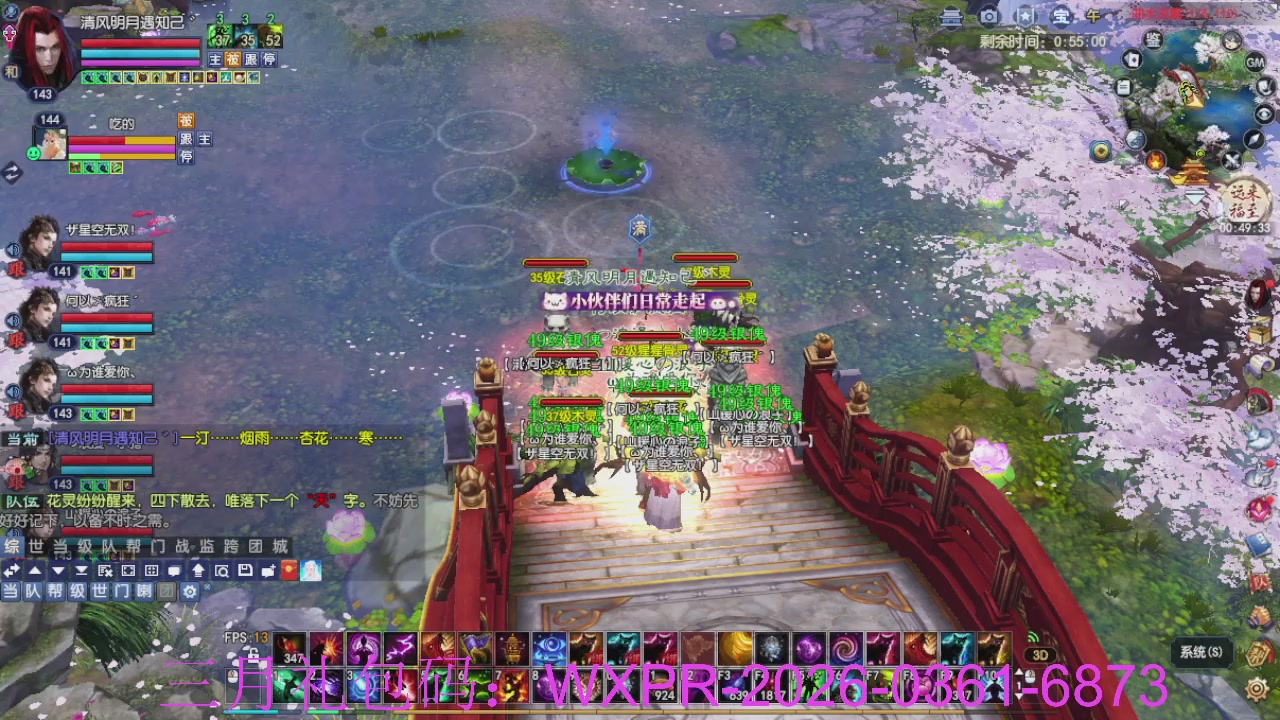
Task: Click the 3D camera mode button
Action: pyautogui.click(x=1040, y=655)
